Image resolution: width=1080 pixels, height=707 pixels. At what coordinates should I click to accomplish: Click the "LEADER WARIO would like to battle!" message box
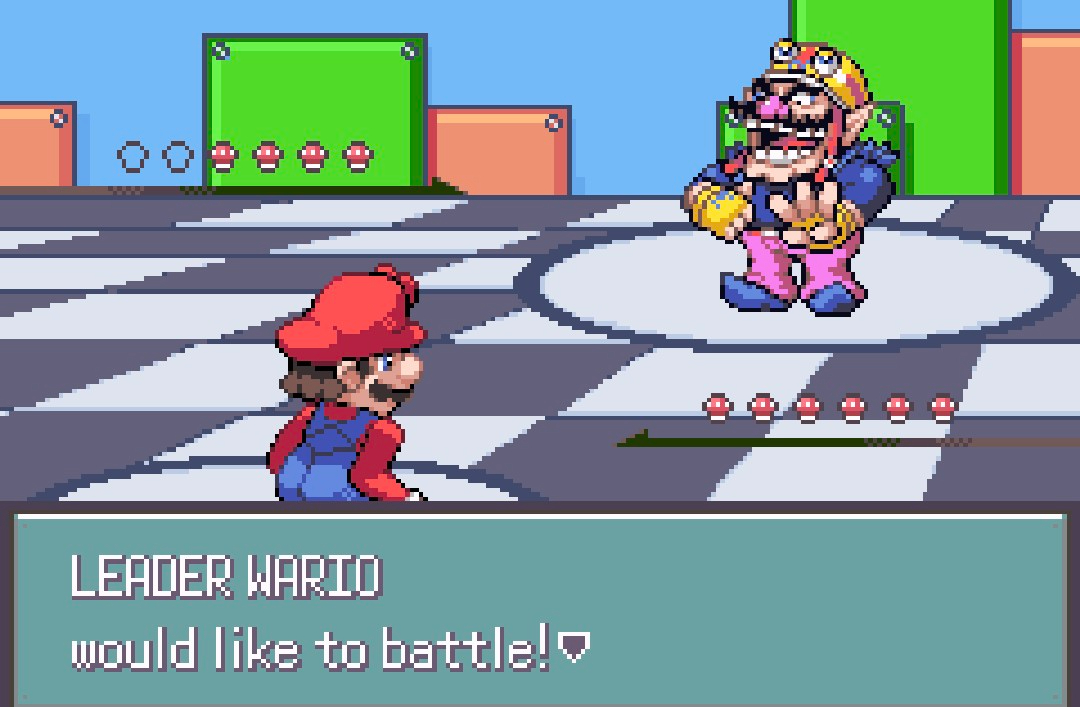540,608
